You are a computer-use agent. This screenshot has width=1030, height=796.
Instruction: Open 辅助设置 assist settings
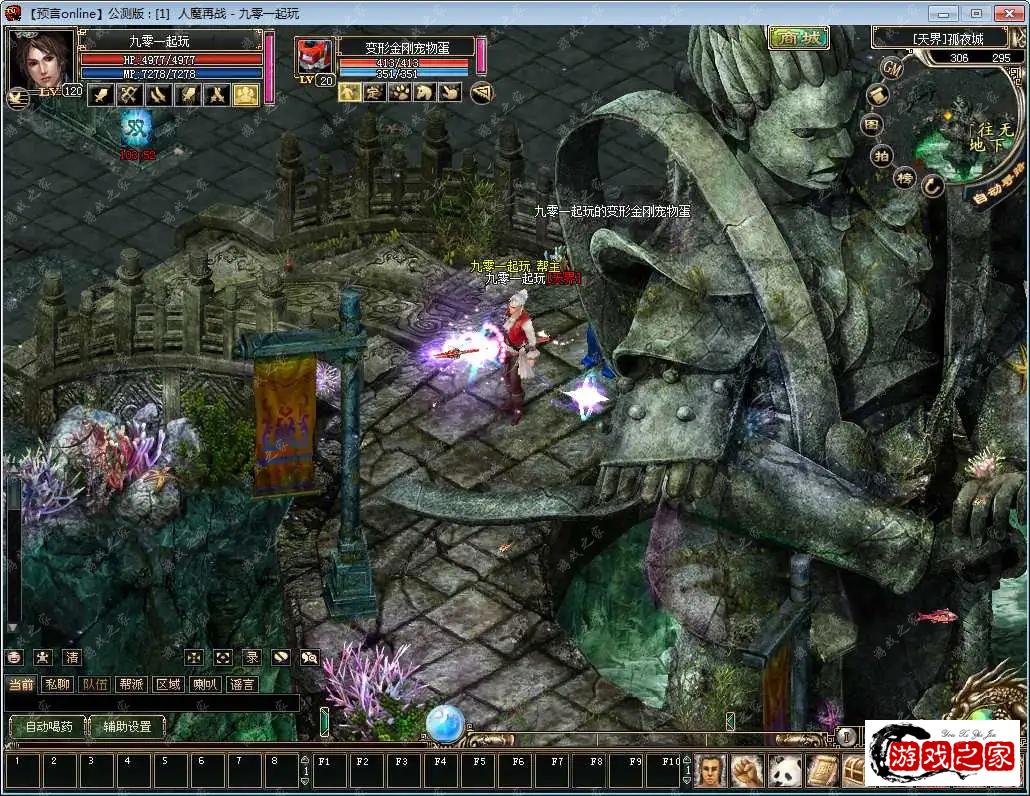[127, 727]
